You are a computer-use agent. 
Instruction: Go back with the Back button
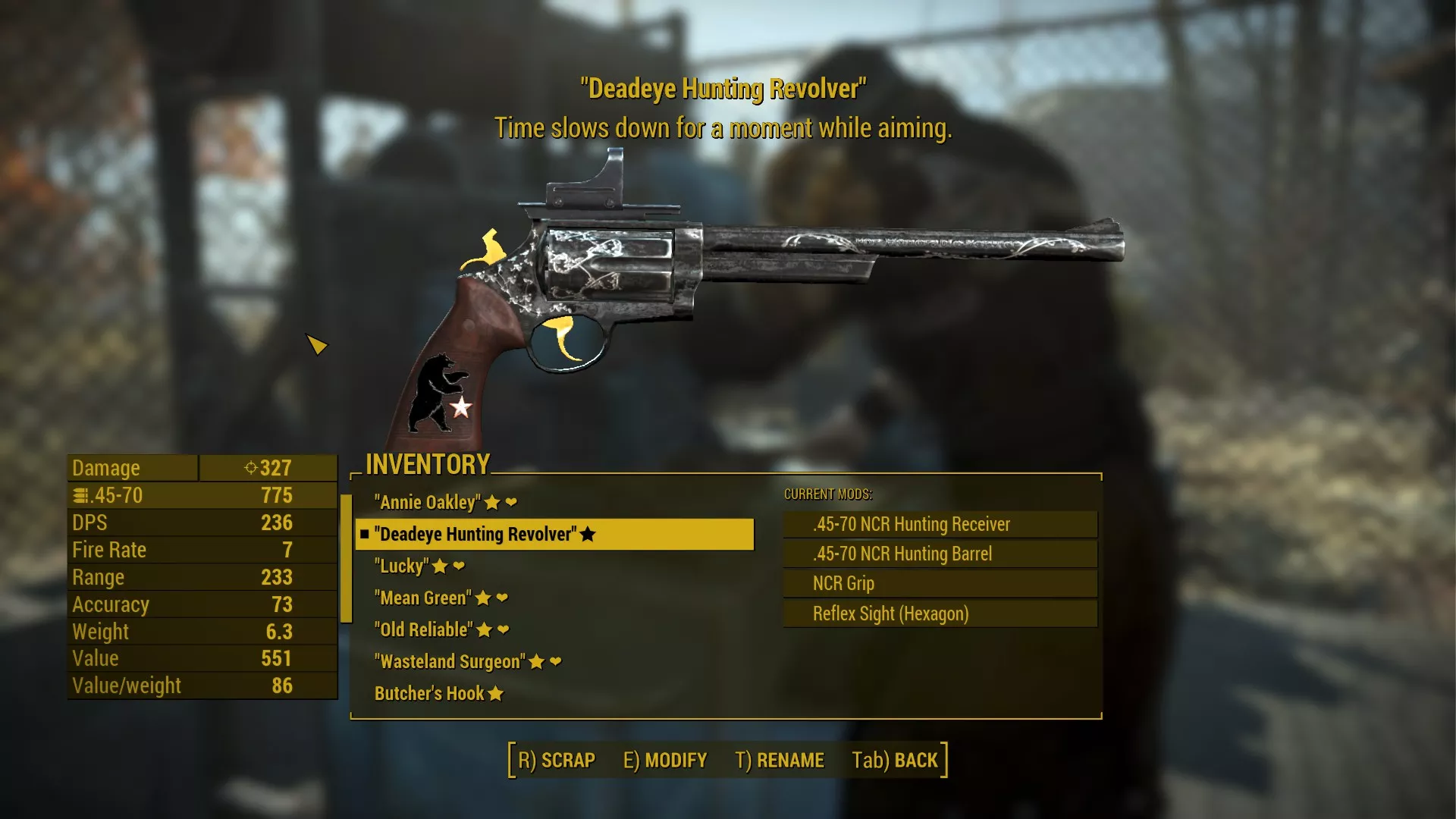pos(895,760)
